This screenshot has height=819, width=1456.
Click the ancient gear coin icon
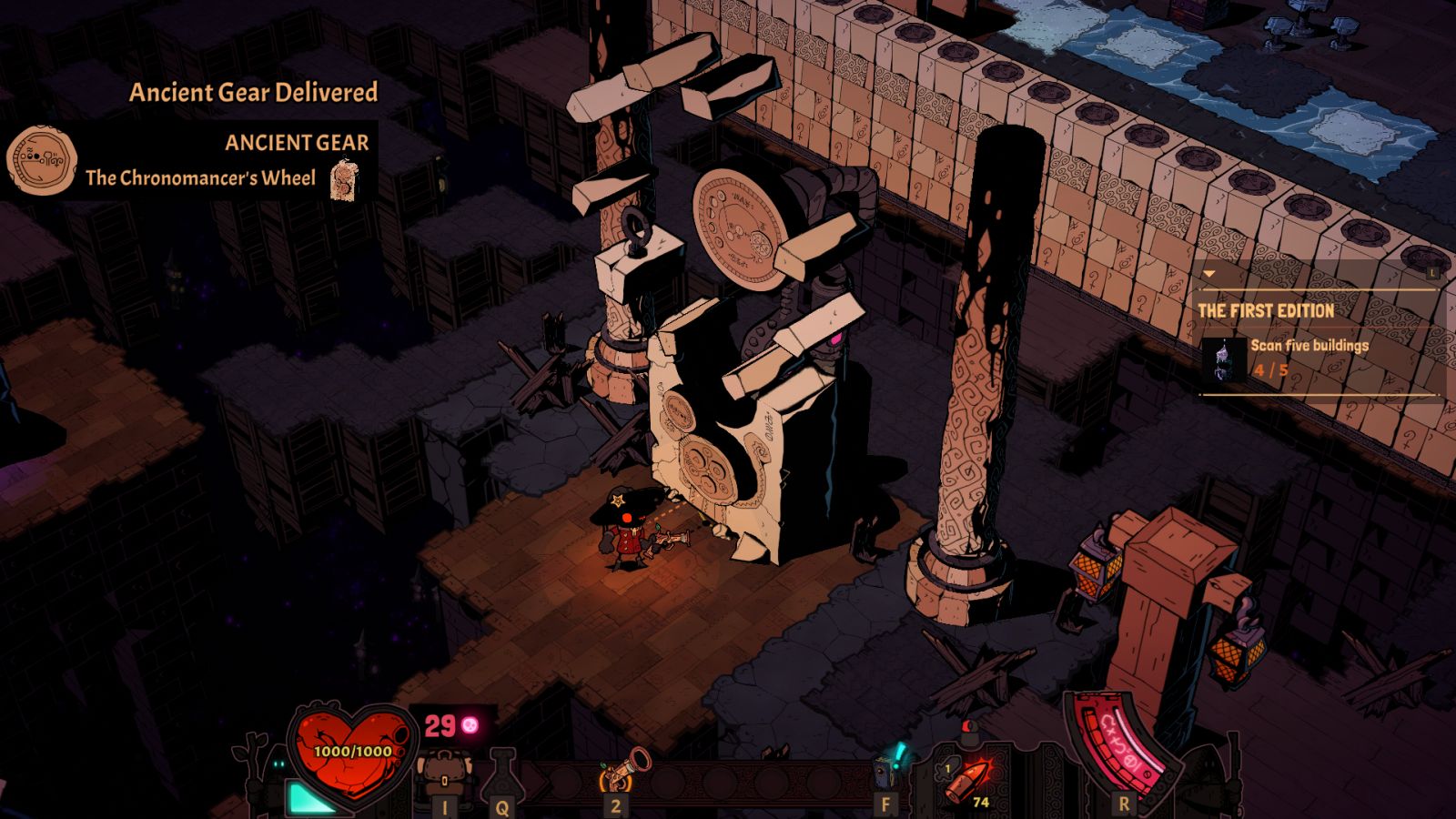tap(41, 161)
